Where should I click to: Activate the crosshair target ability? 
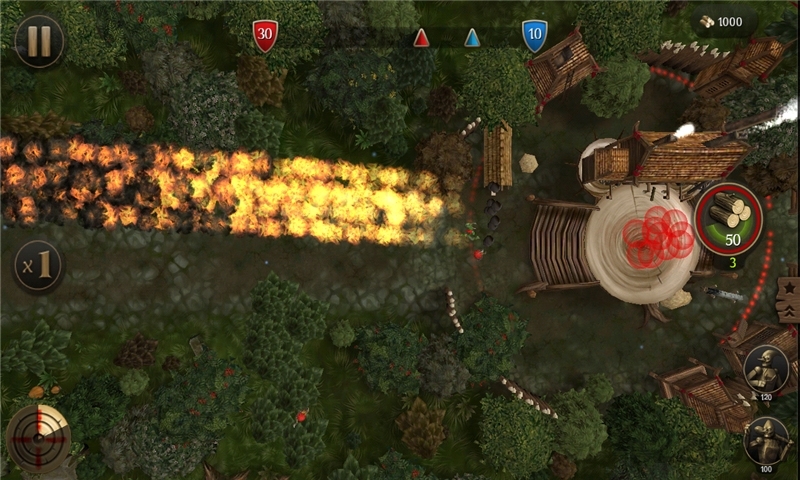[x=39, y=438]
